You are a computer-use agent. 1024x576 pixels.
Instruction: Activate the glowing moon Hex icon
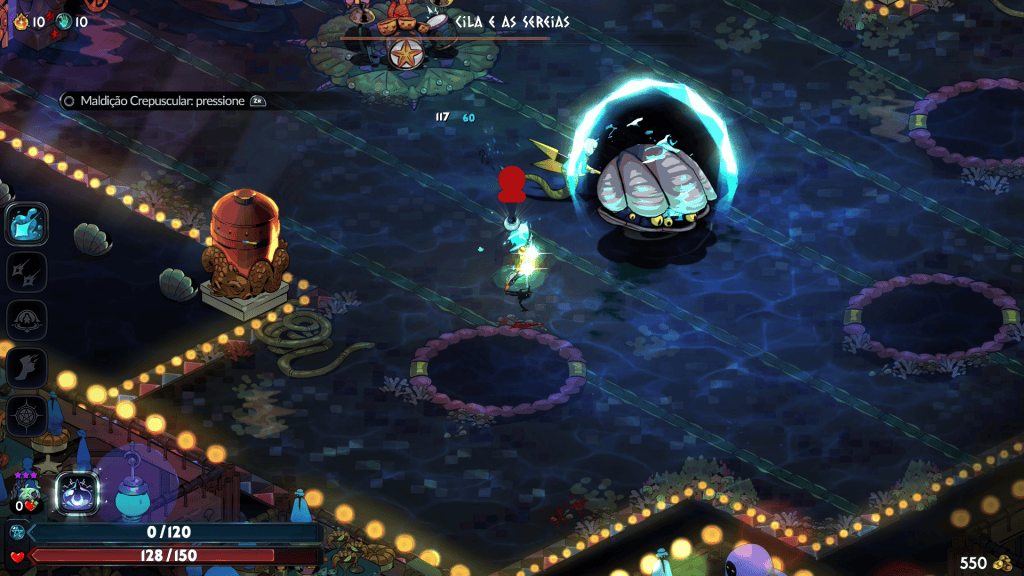click(x=76, y=492)
